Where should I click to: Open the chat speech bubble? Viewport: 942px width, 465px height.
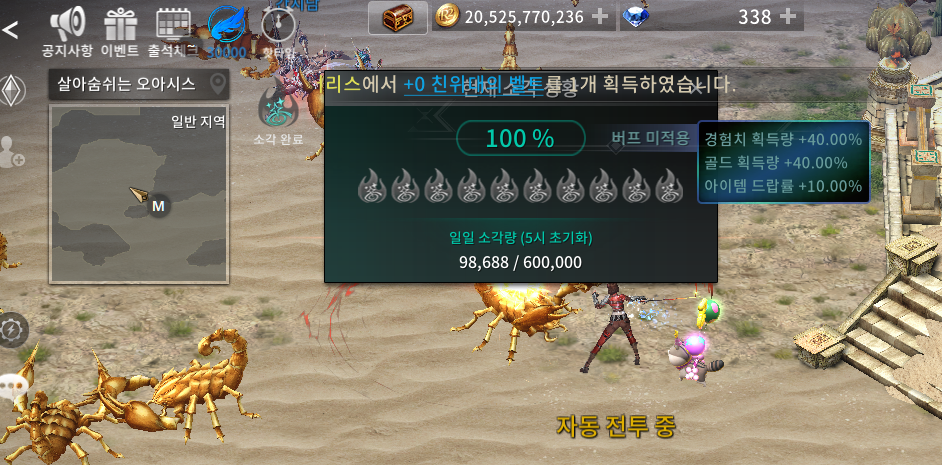[12, 385]
